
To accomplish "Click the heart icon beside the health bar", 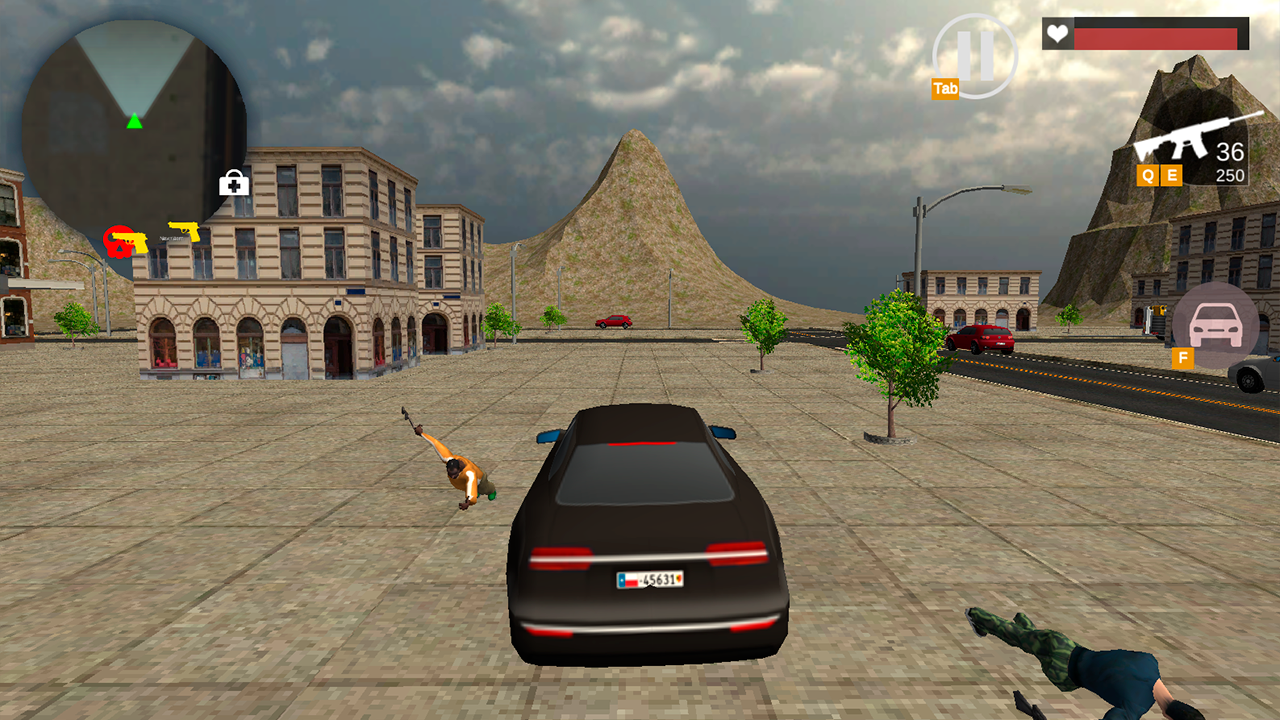I will coord(1057,33).
